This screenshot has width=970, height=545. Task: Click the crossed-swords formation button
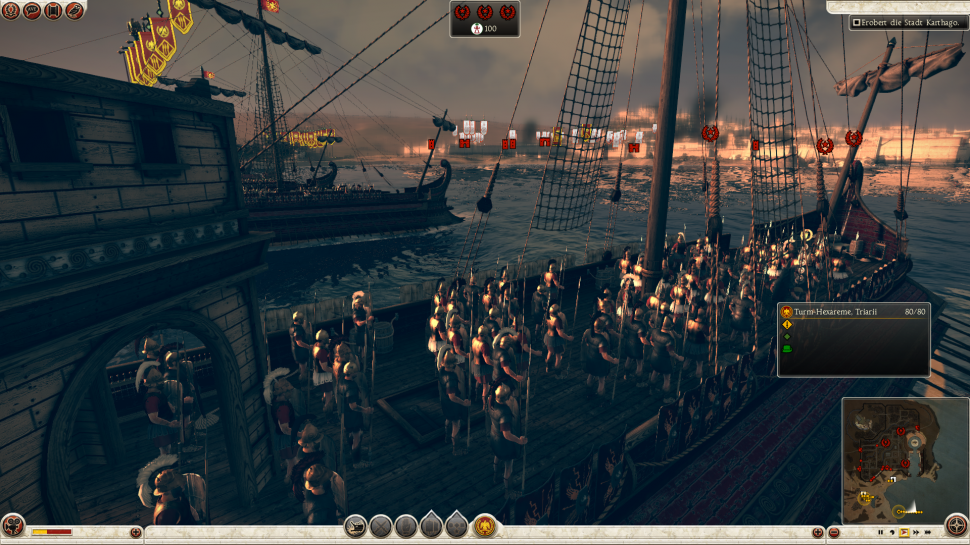pyautogui.click(x=381, y=525)
